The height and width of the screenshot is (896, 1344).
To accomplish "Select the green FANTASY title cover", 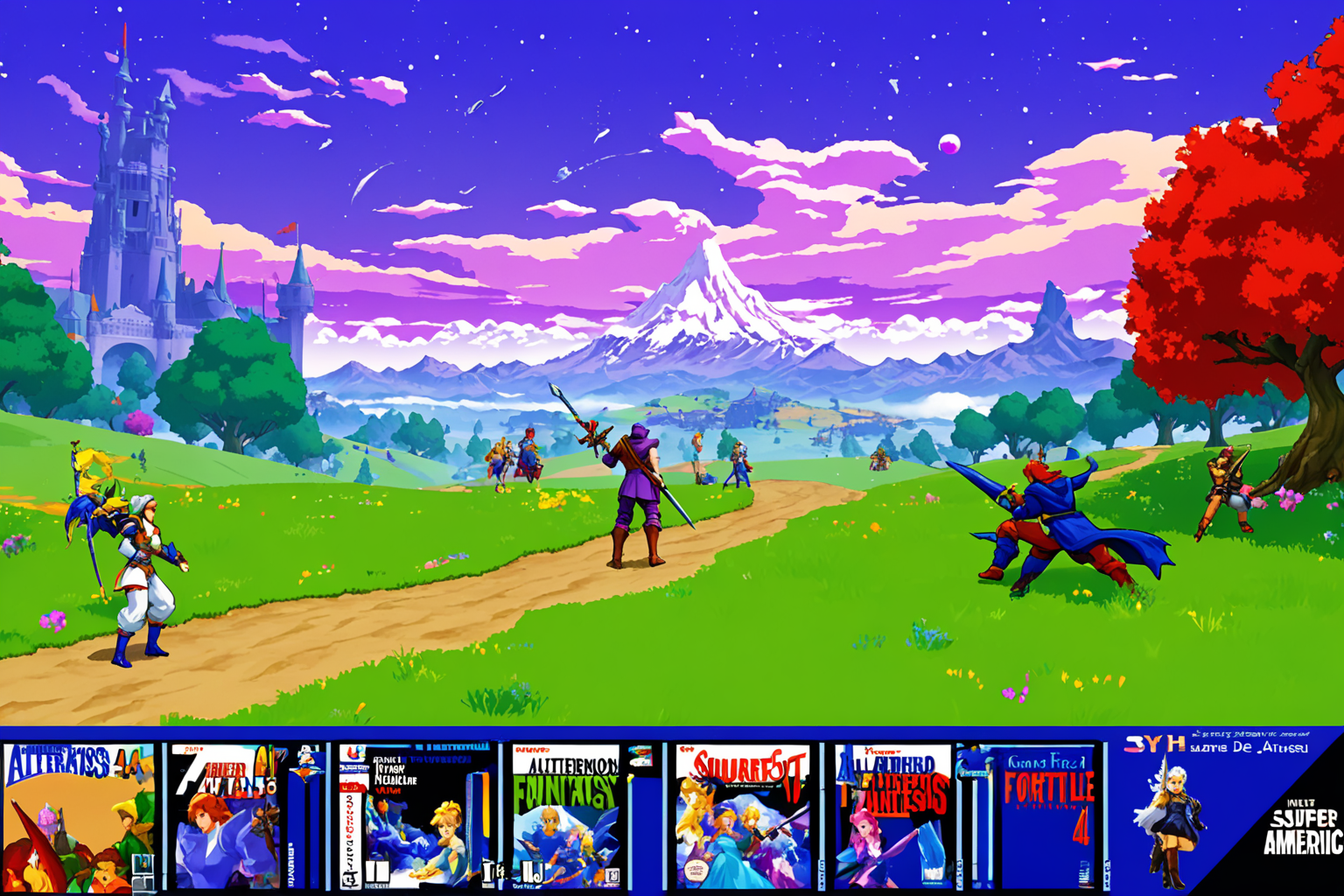I will 566,816.
